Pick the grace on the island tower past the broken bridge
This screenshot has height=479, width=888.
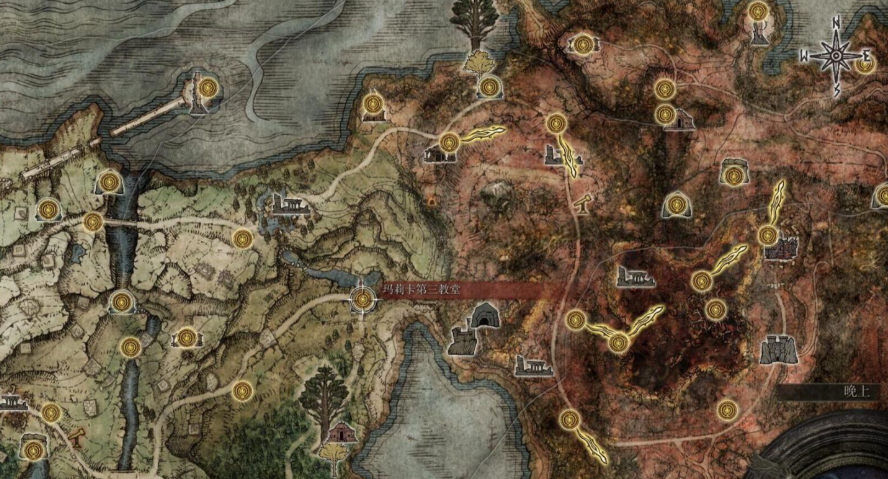pos(208,88)
